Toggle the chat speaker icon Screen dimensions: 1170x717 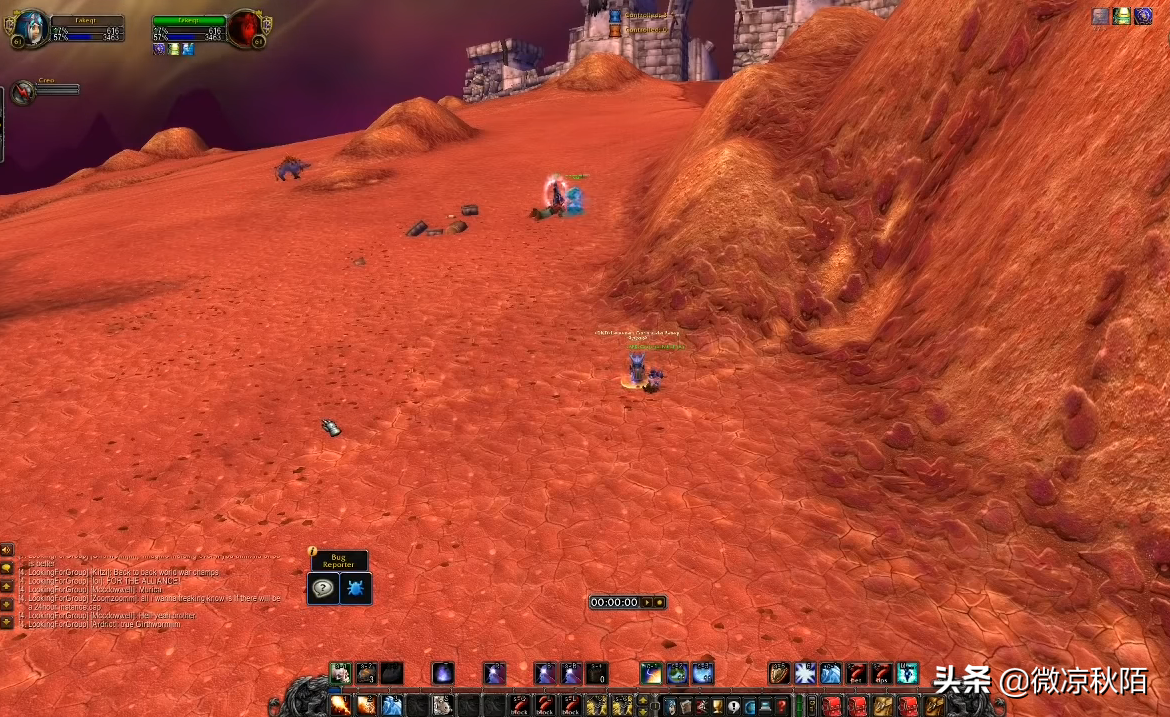pos(7,550)
